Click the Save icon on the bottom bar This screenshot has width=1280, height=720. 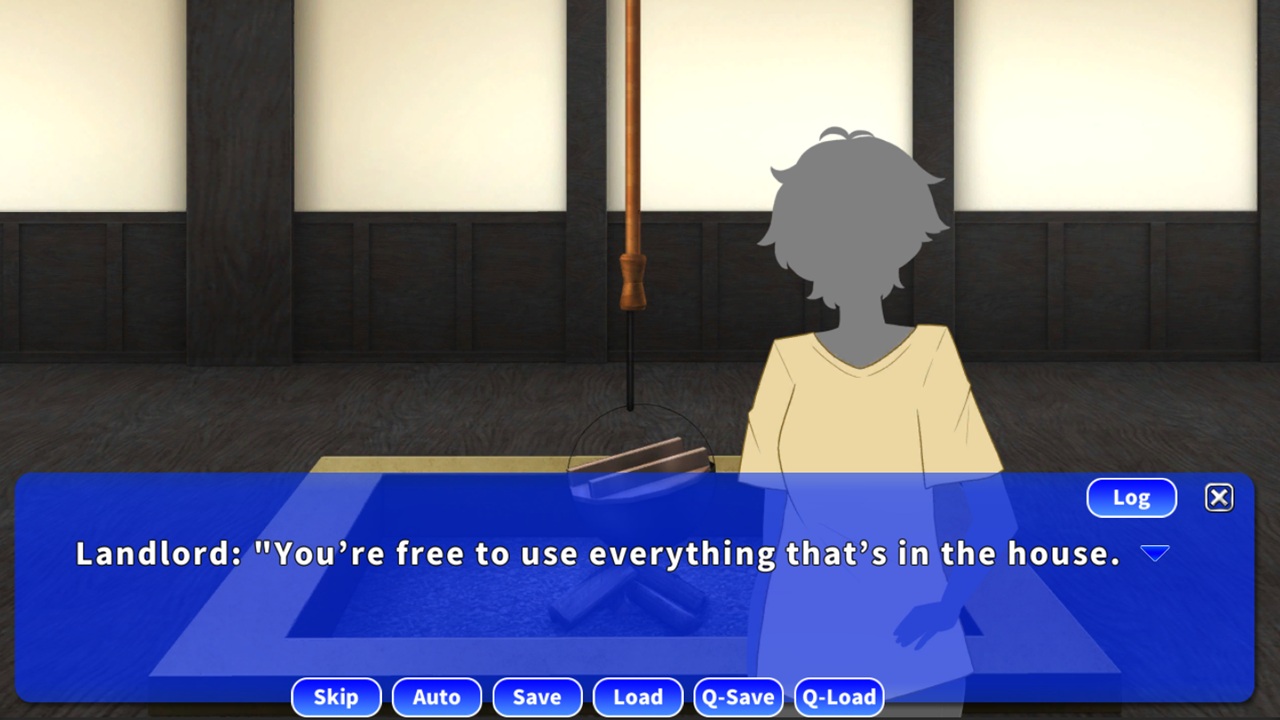pos(537,697)
